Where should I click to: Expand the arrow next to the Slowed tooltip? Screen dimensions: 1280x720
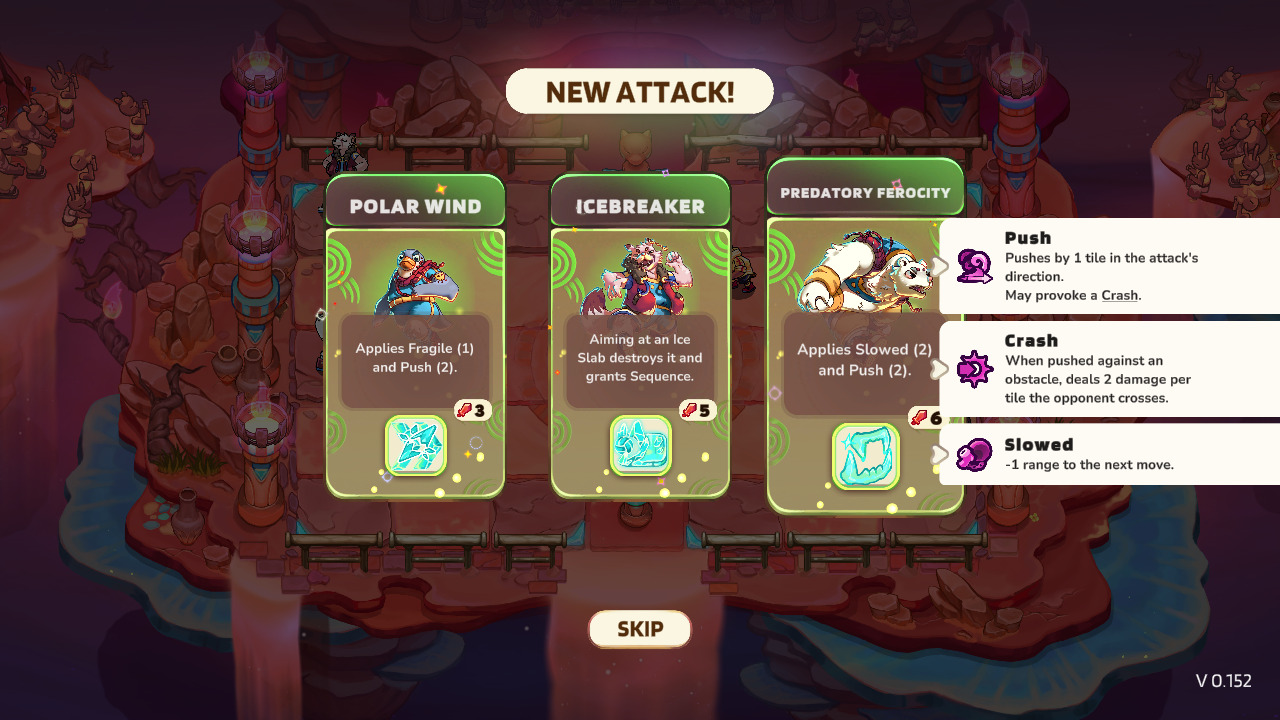[940, 454]
